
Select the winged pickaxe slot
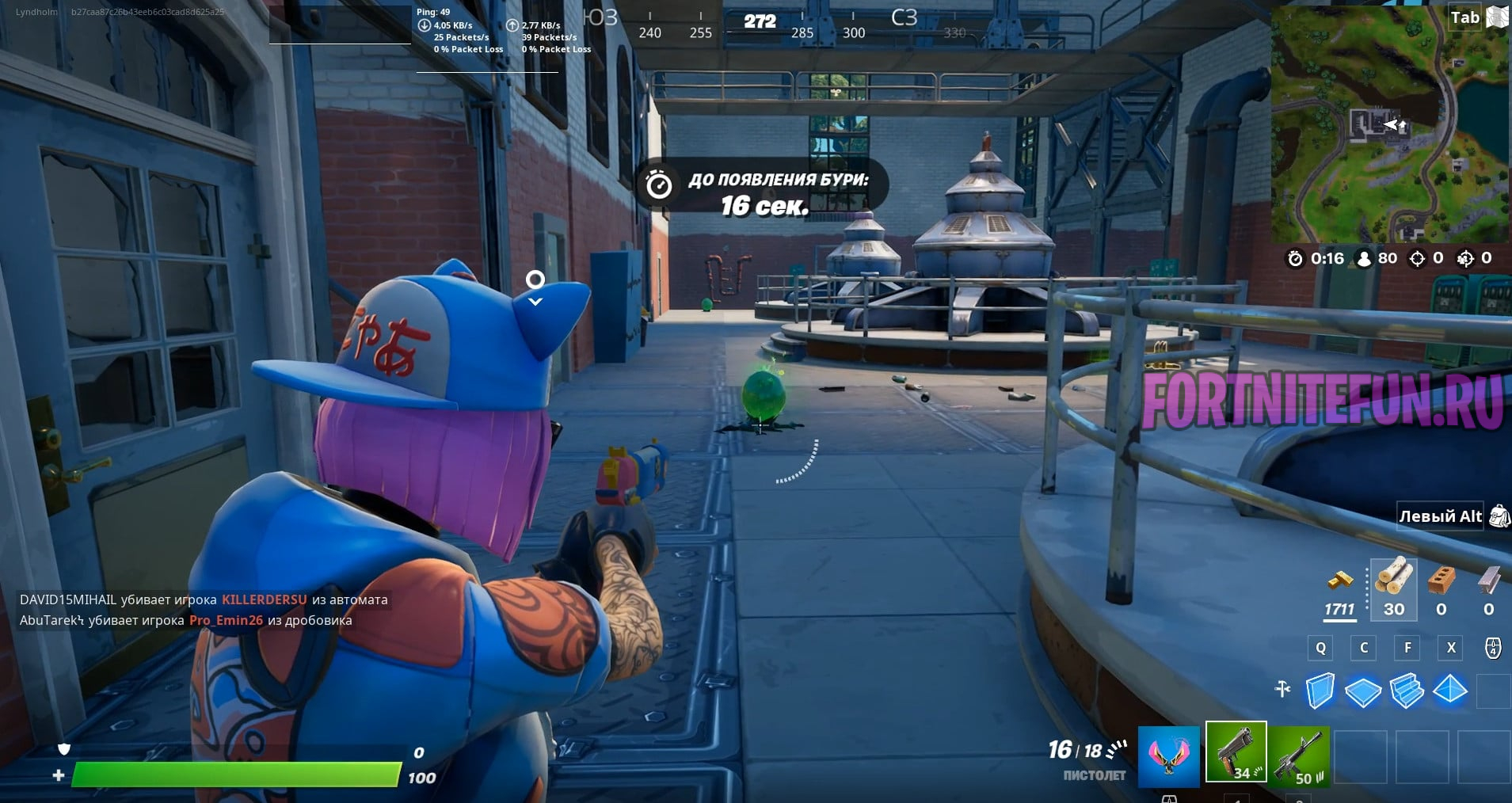[x=1168, y=755]
